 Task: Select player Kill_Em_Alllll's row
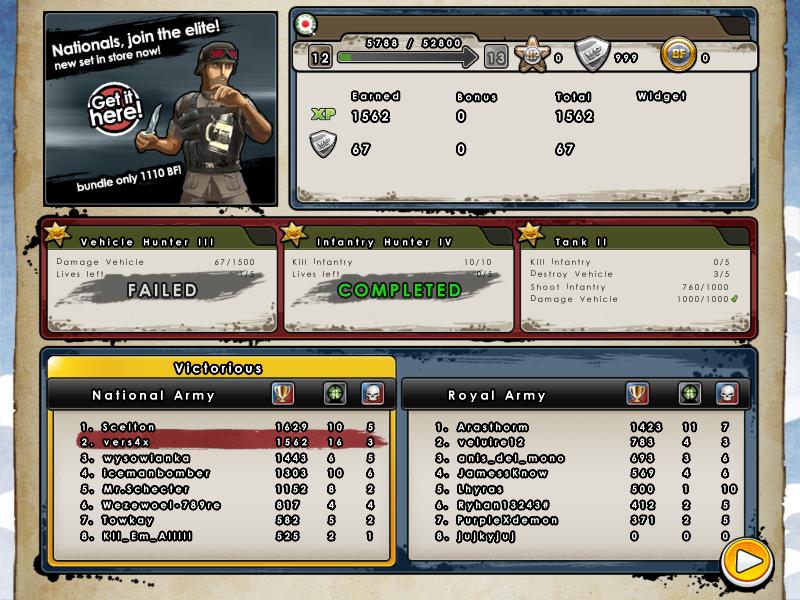pos(150,536)
